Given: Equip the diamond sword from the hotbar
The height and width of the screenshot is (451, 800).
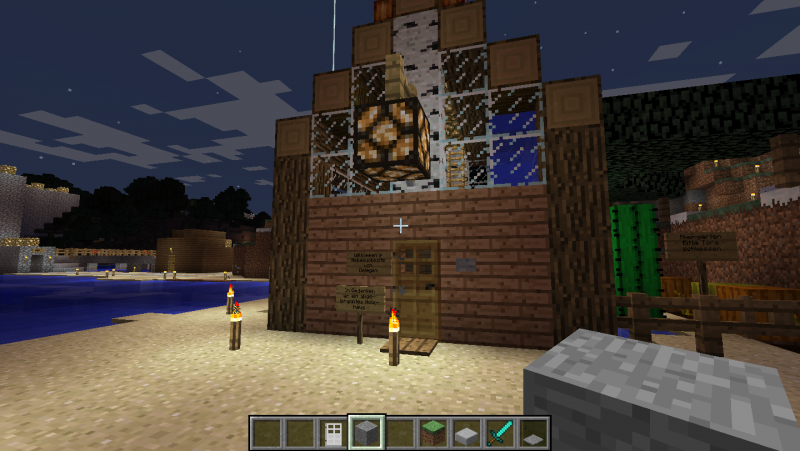Looking at the screenshot, I should 500,432.
